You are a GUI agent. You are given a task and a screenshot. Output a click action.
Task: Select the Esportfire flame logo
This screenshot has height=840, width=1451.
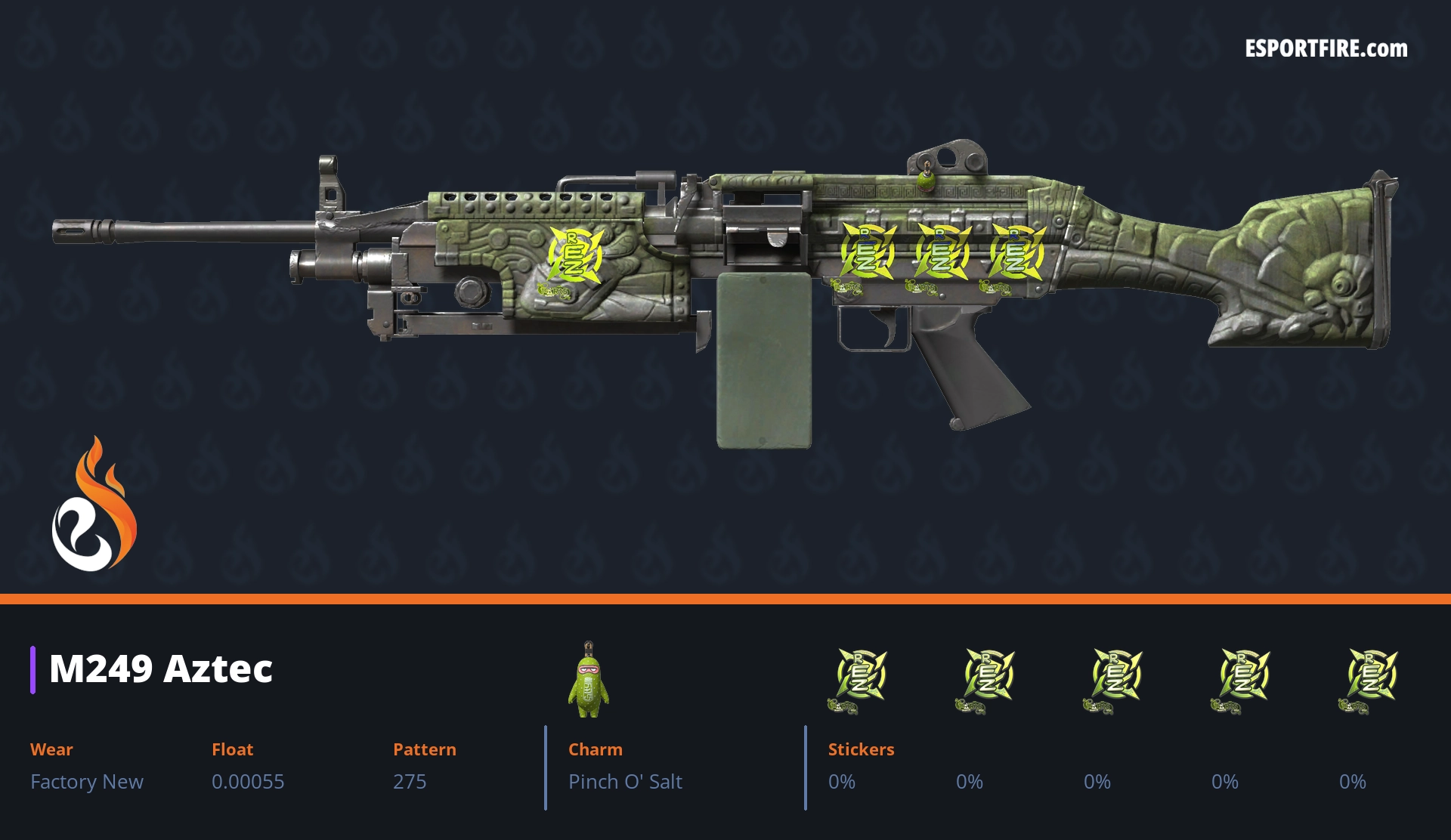[x=94, y=505]
